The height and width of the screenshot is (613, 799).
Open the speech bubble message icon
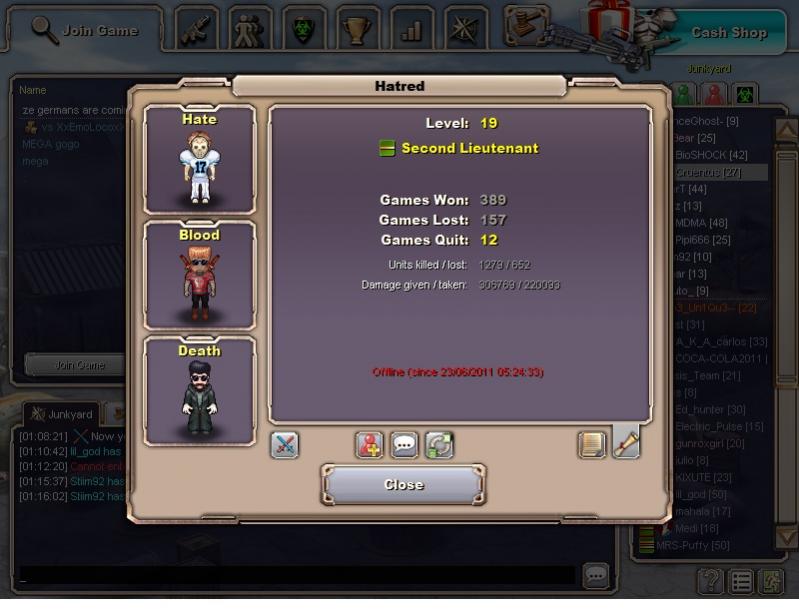404,445
